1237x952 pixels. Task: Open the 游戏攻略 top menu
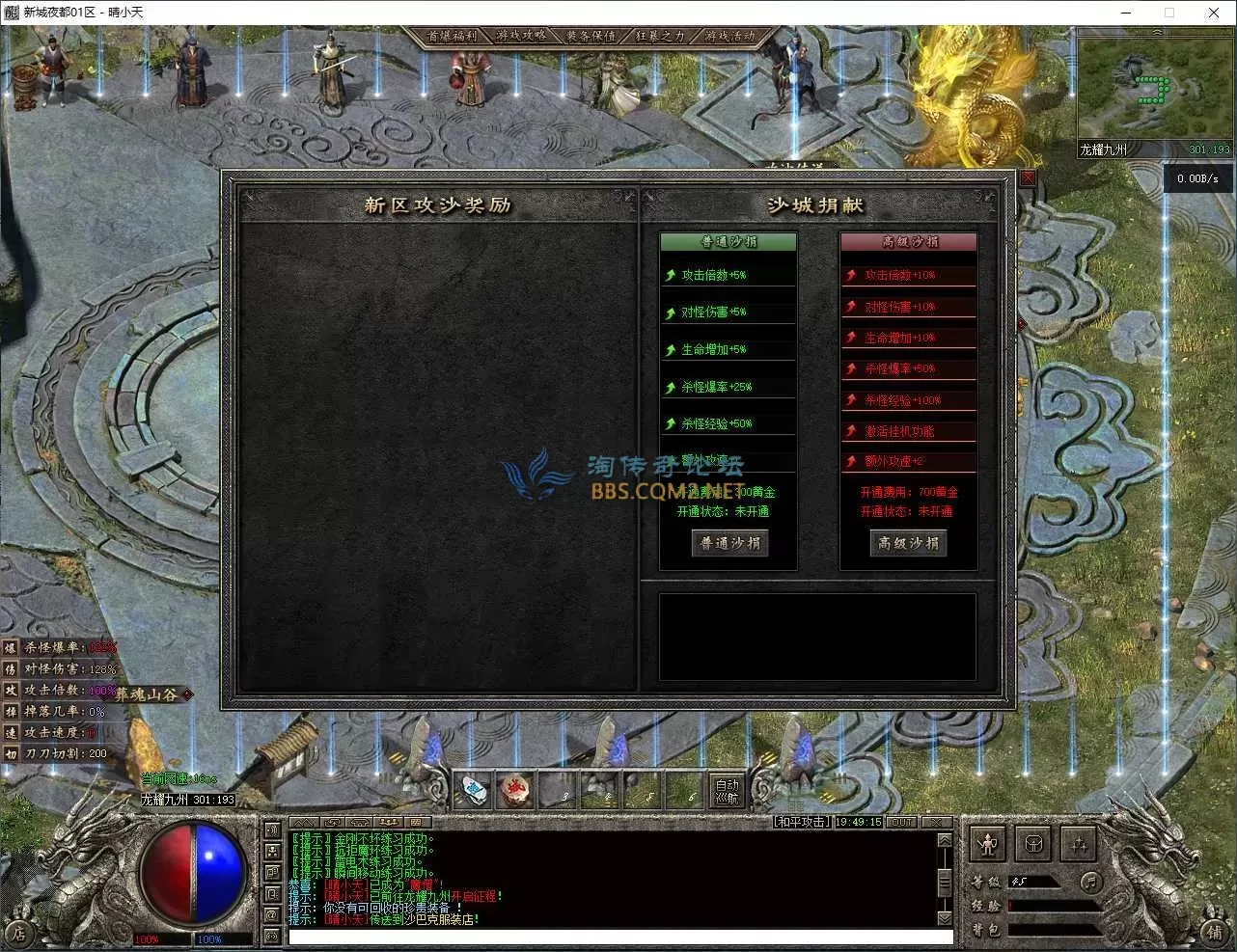(522, 37)
